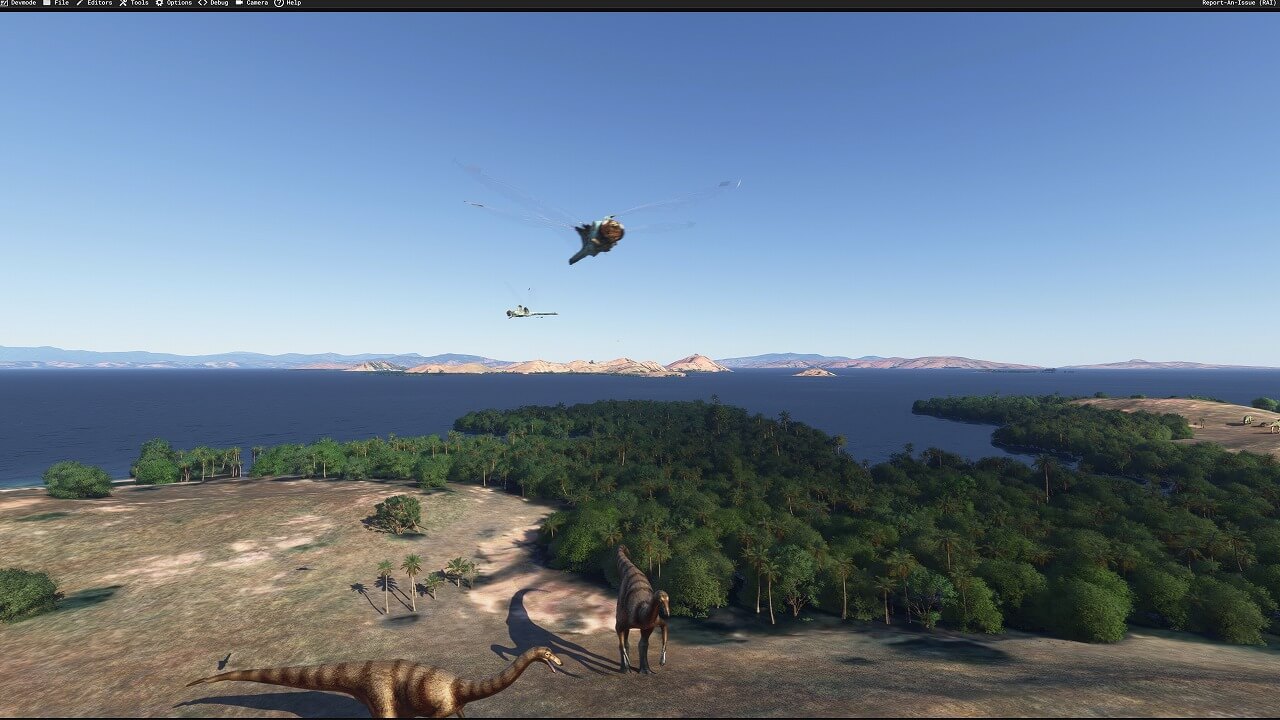Viewport: 1280px width, 720px height.
Task: Click Report-An-Issue (RAI)
Action: click(1238, 3)
